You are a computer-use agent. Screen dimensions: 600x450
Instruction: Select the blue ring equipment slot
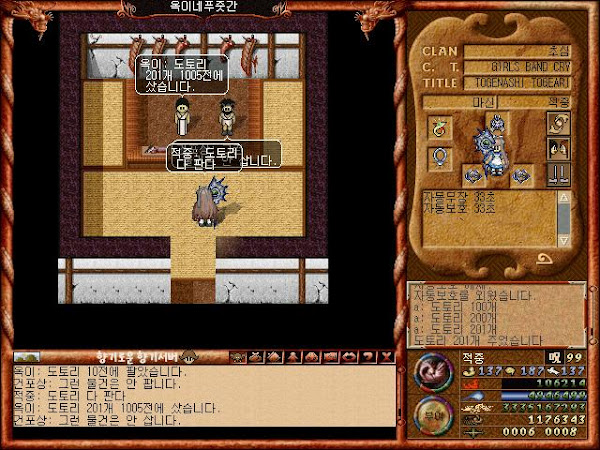pyautogui.click(x=438, y=158)
